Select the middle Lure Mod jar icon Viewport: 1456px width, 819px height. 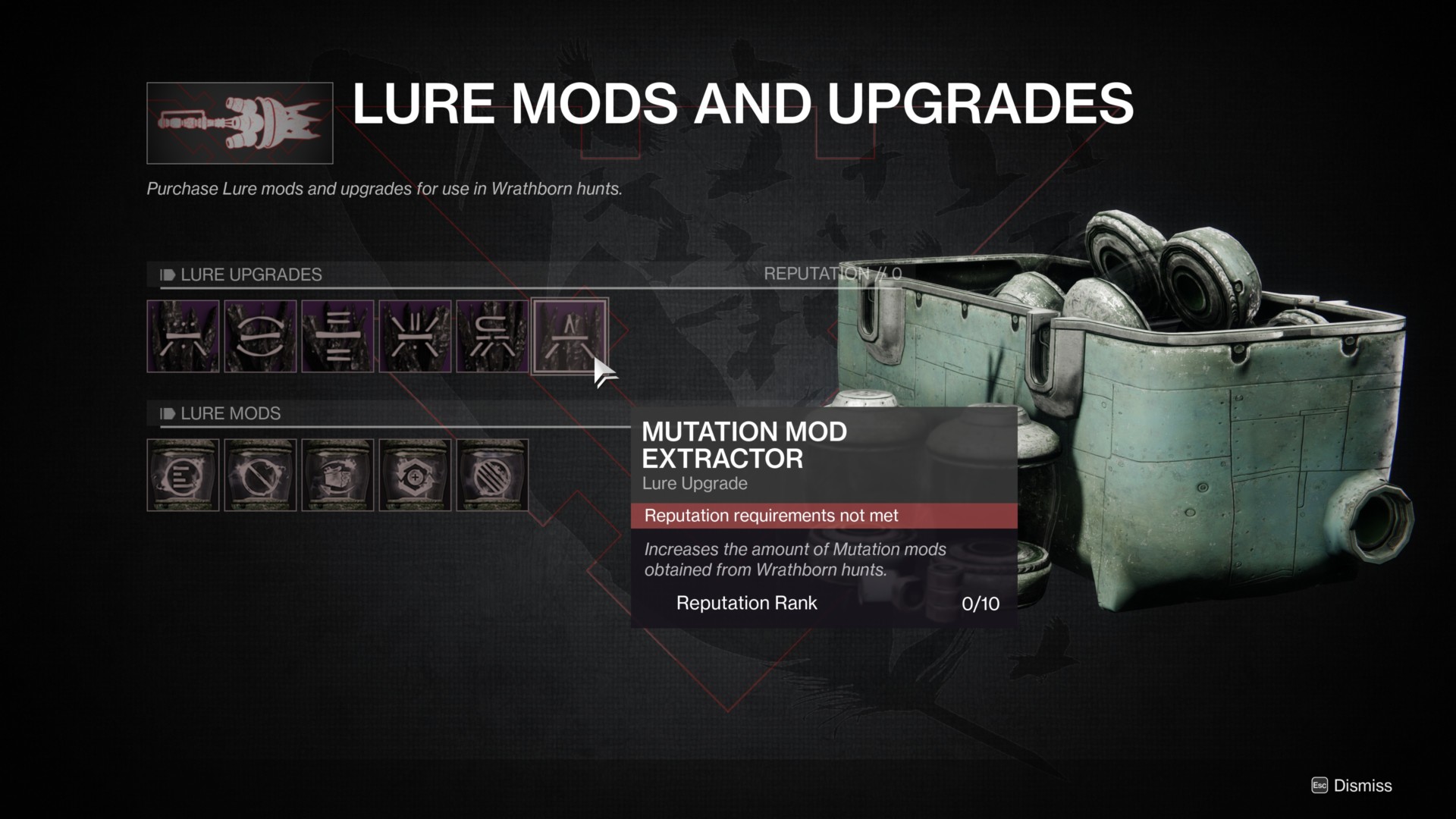(337, 475)
